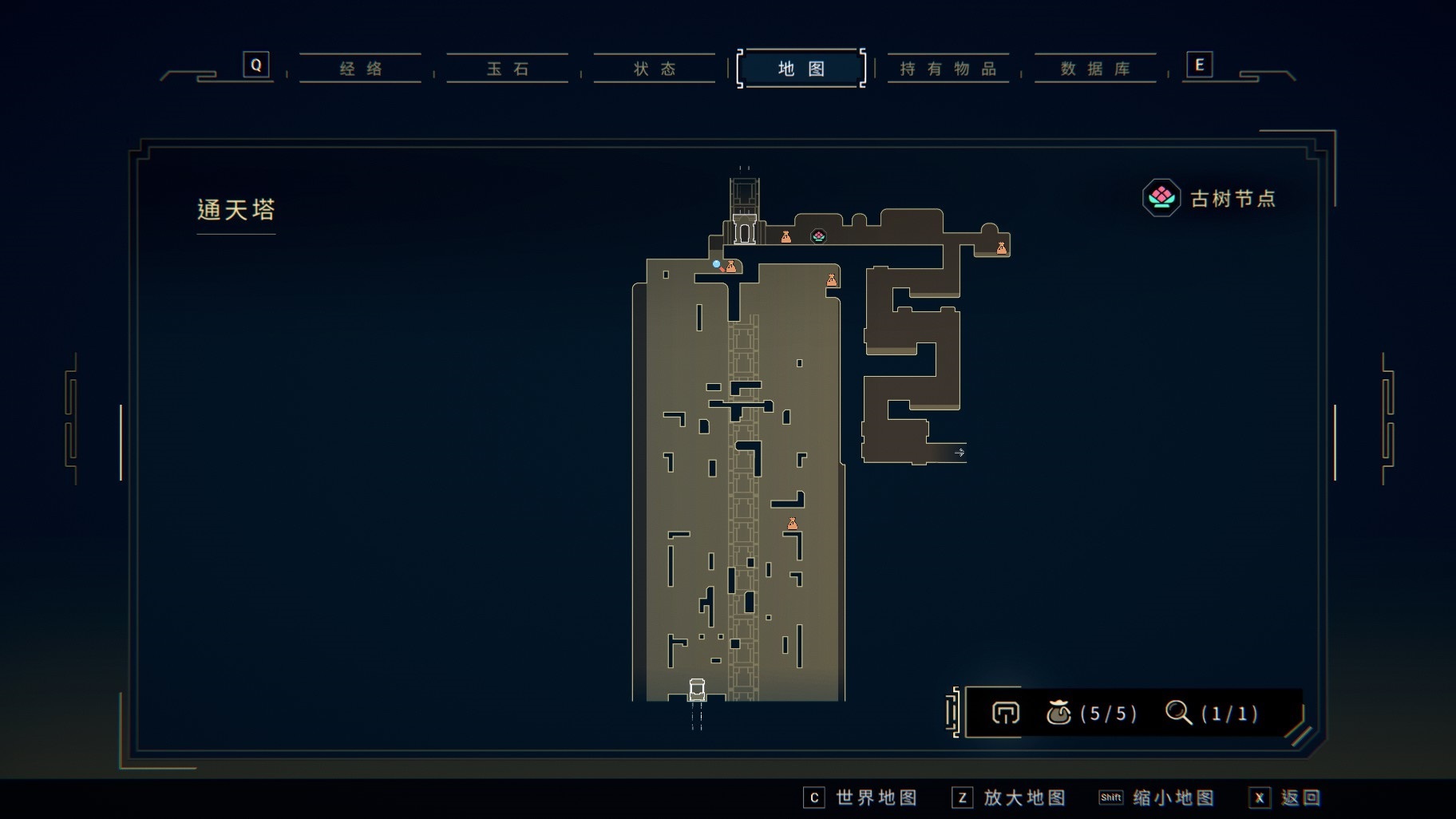Click the pink root node map marker
The width and height of the screenshot is (1456, 819).
click(818, 236)
